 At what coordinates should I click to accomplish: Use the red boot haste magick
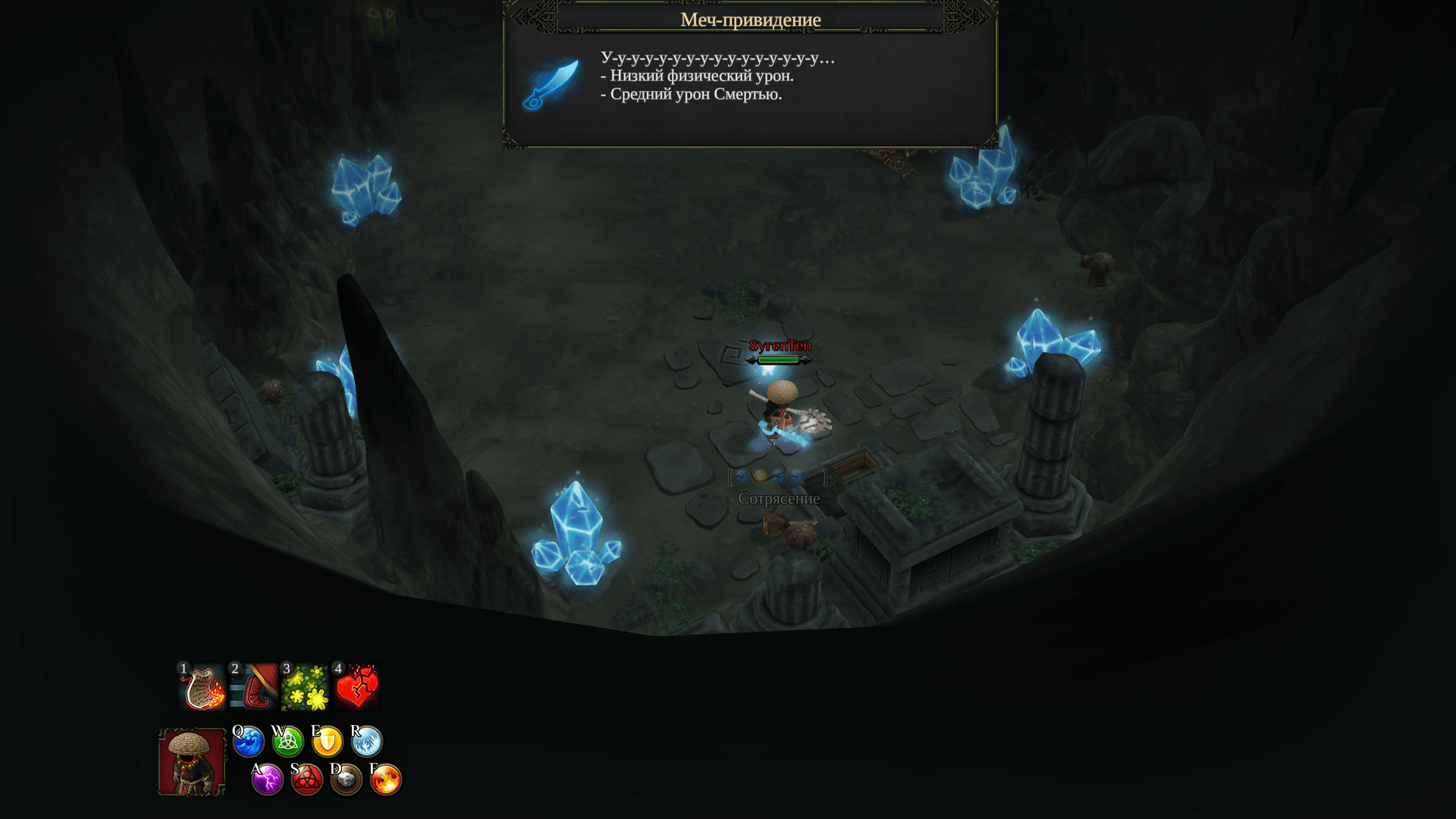coord(255,688)
